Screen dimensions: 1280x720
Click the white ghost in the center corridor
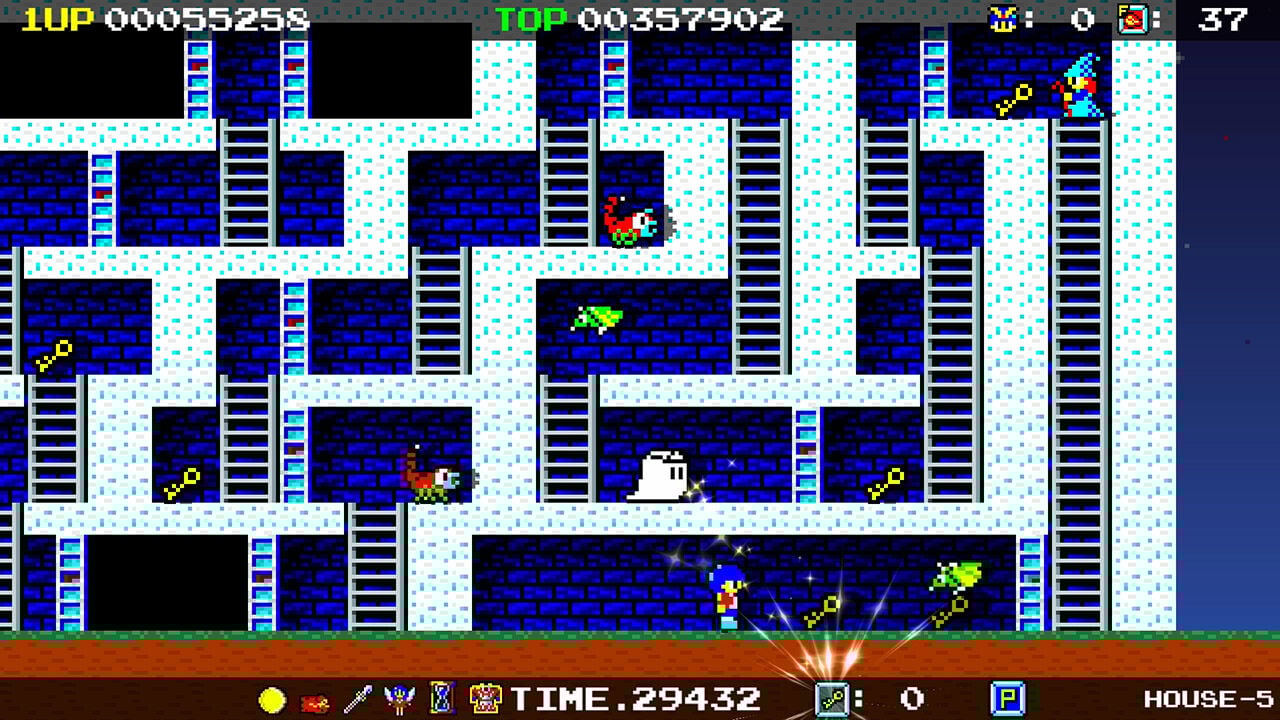(661, 477)
